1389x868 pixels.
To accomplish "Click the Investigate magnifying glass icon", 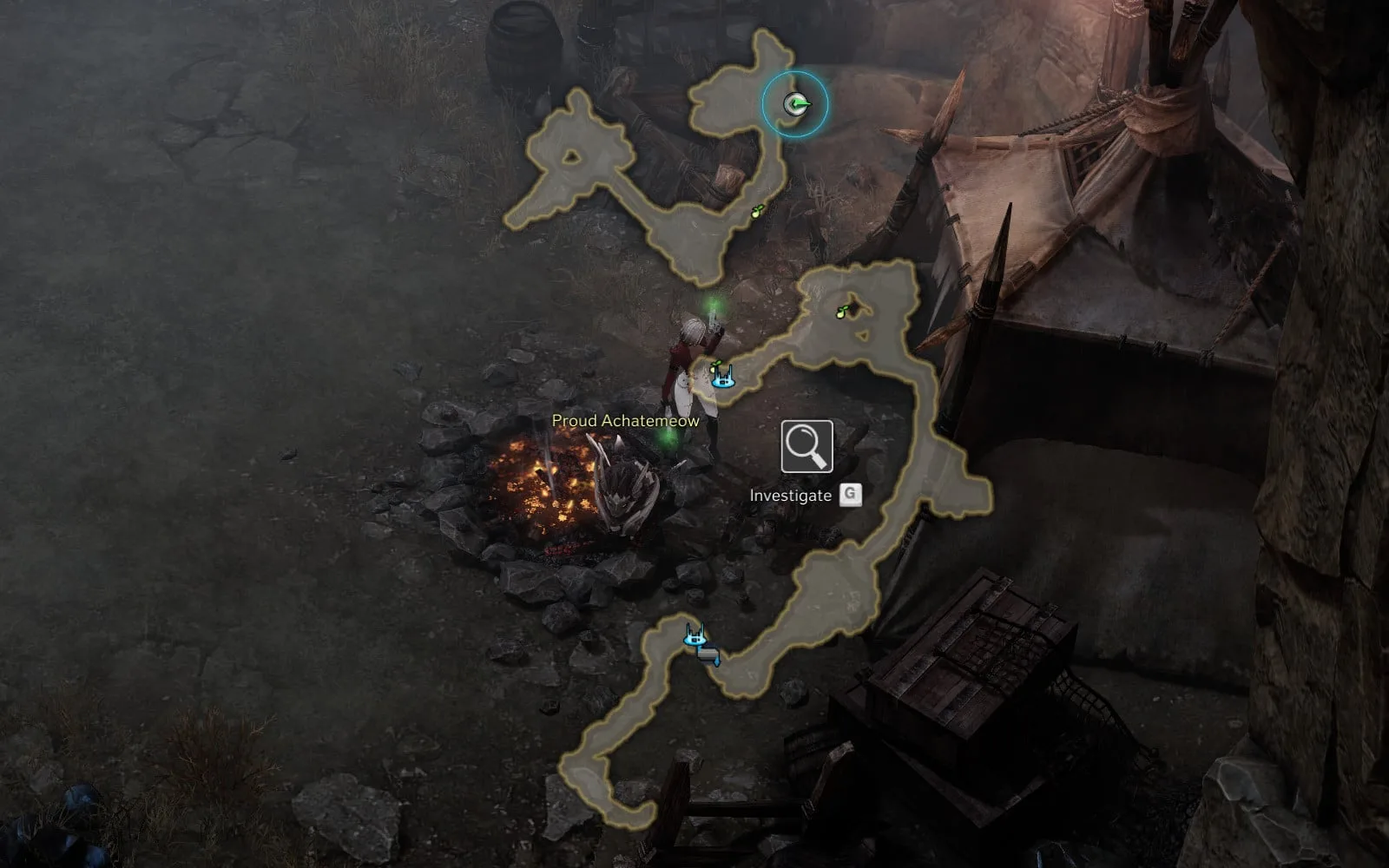I will coord(806,446).
